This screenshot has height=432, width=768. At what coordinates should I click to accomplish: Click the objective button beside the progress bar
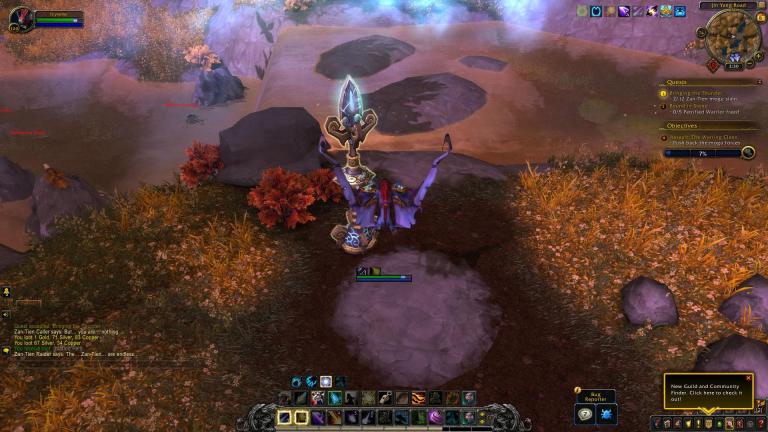click(748, 153)
